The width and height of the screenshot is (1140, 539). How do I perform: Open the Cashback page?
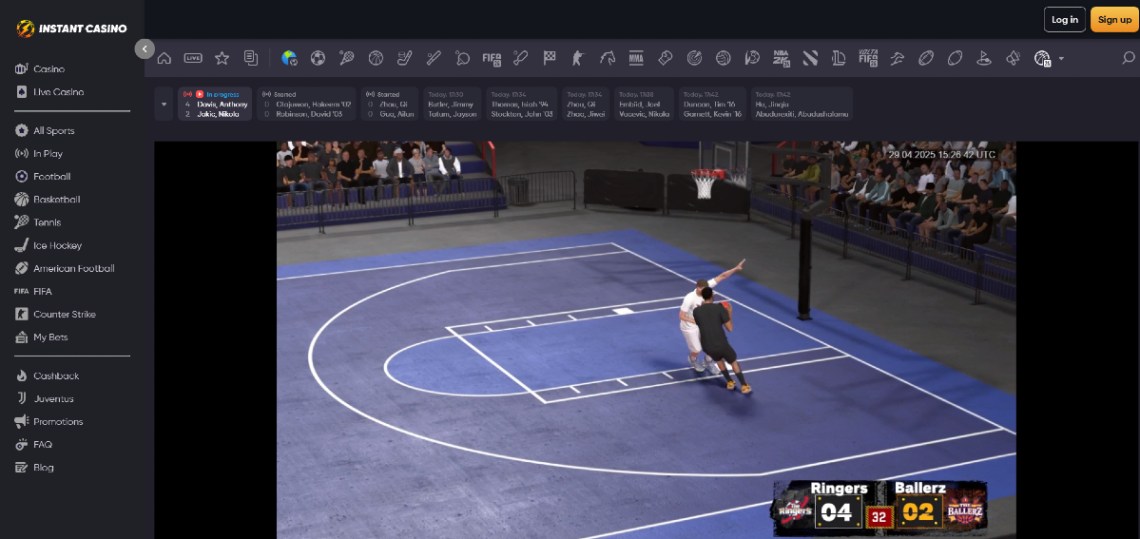click(56, 376)
